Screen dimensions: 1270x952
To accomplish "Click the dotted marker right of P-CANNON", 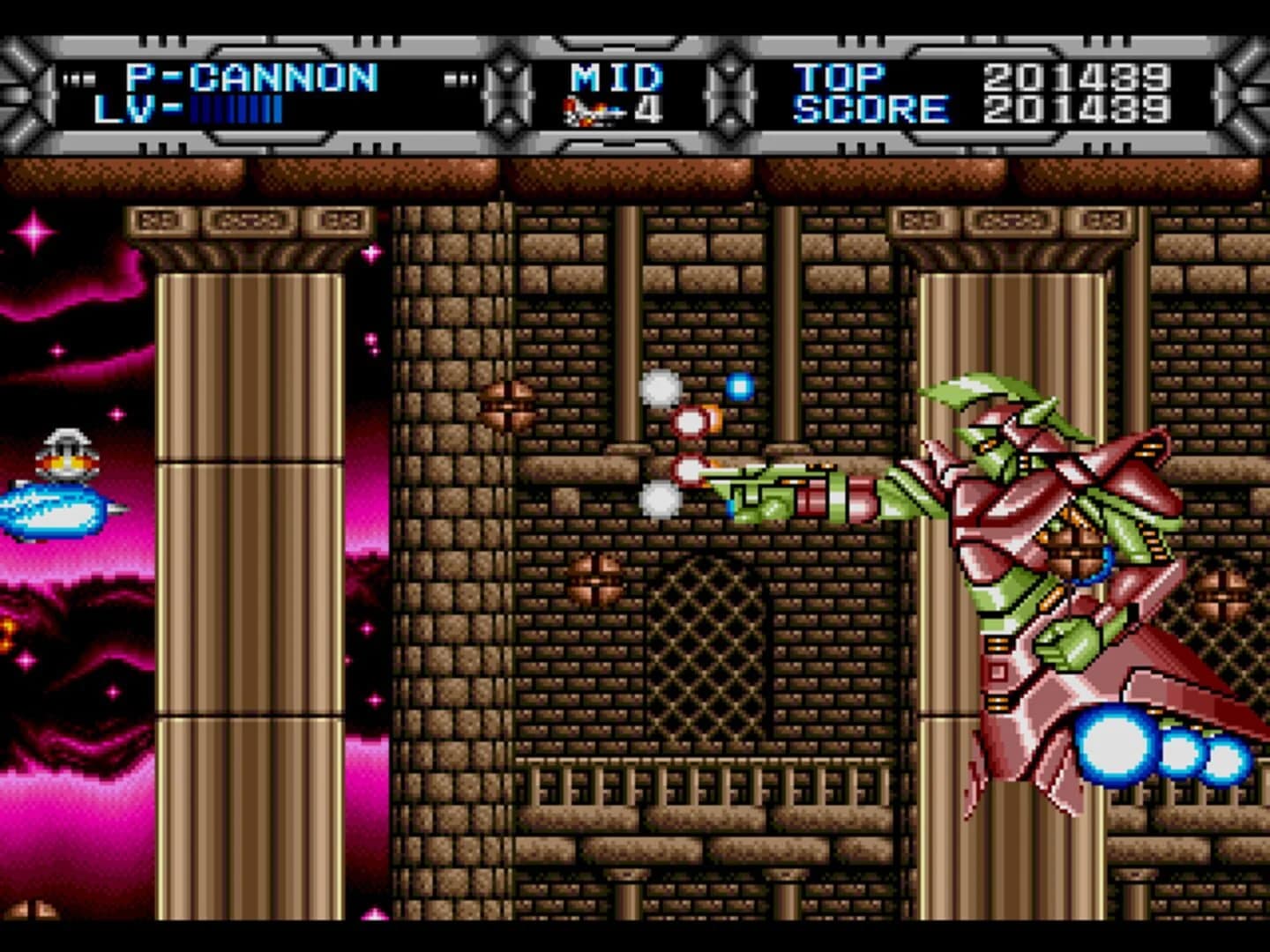I will tap(459, 78).
